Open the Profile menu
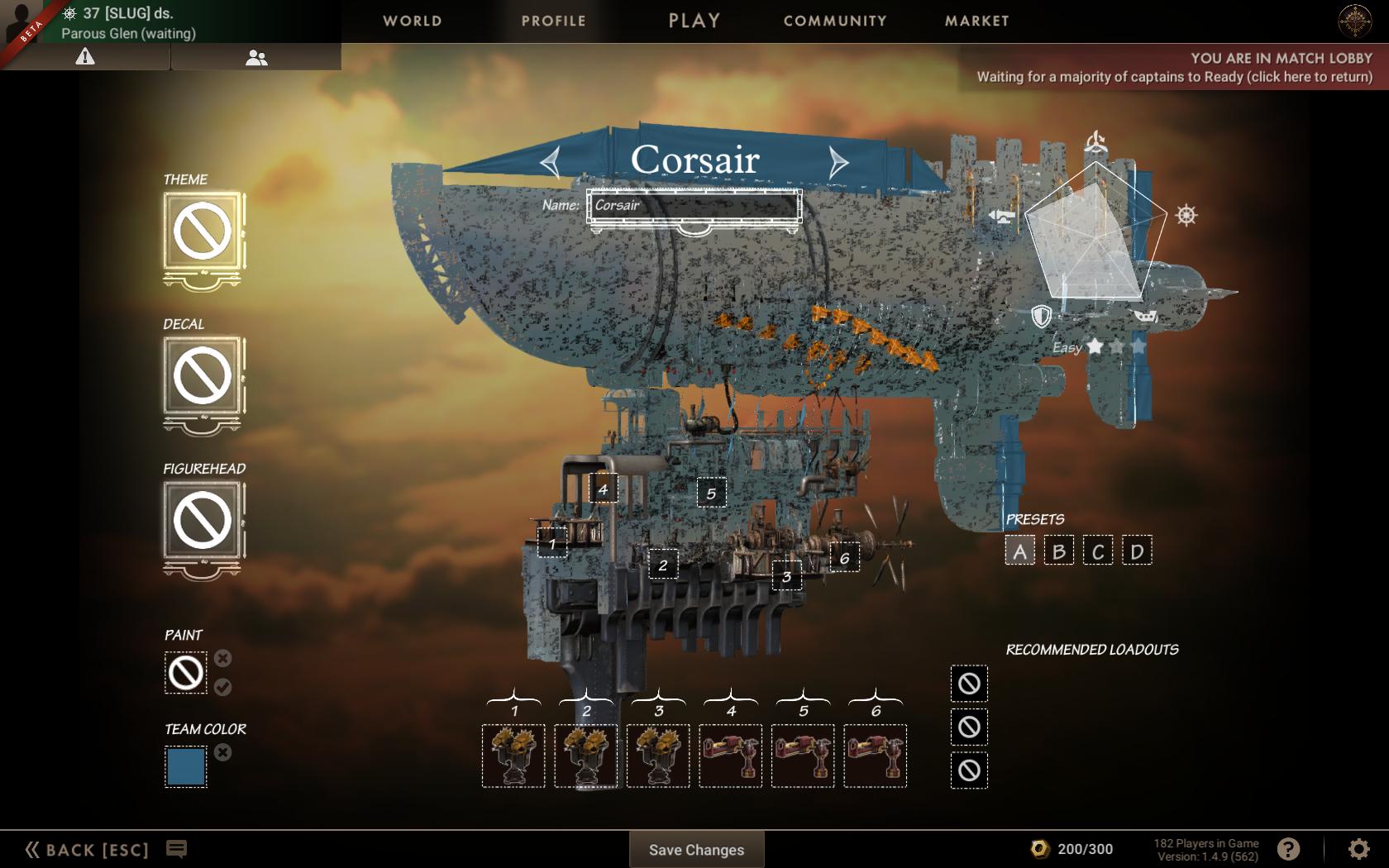This screenshot has height=868, width=1389. [x=553, y=21]
